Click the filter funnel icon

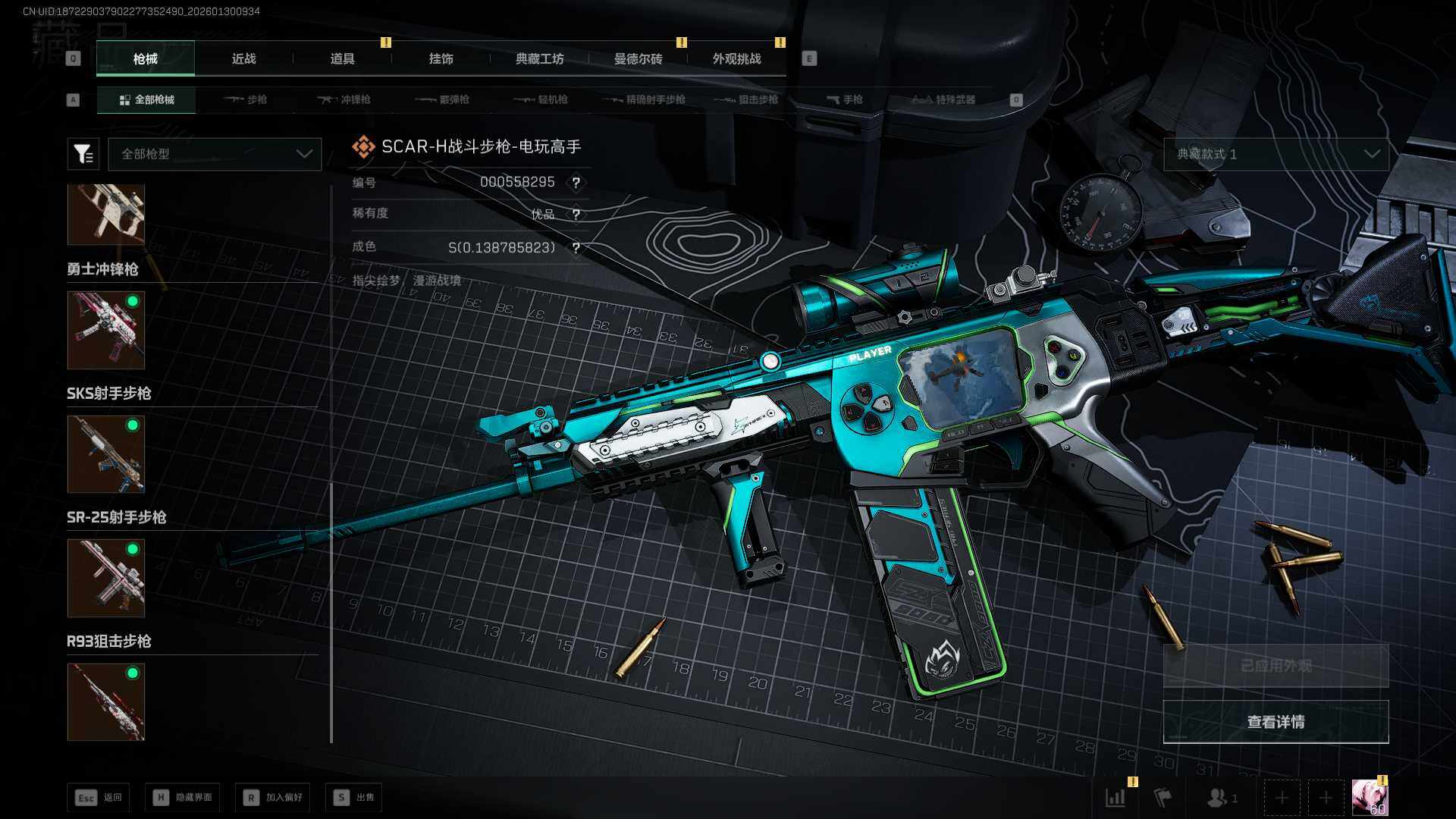(83, 154)
